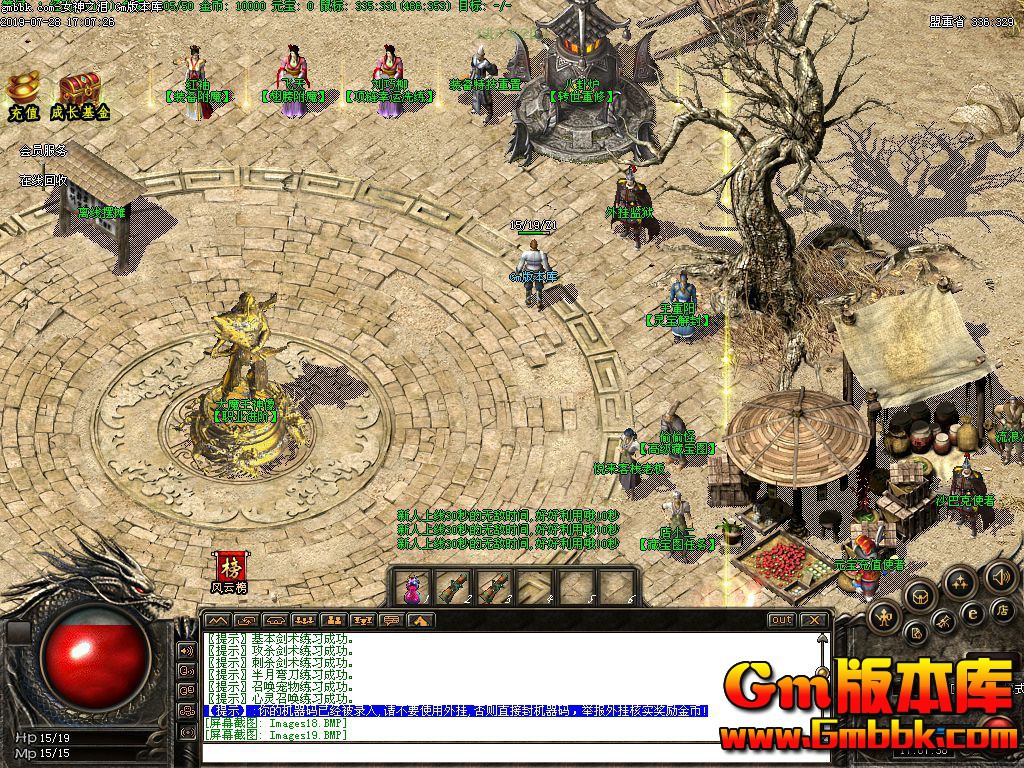The width and height of the screenshot is (1024, 768).
Task: Open the 会员服务 member service link
Action: [x=43, y=151]
